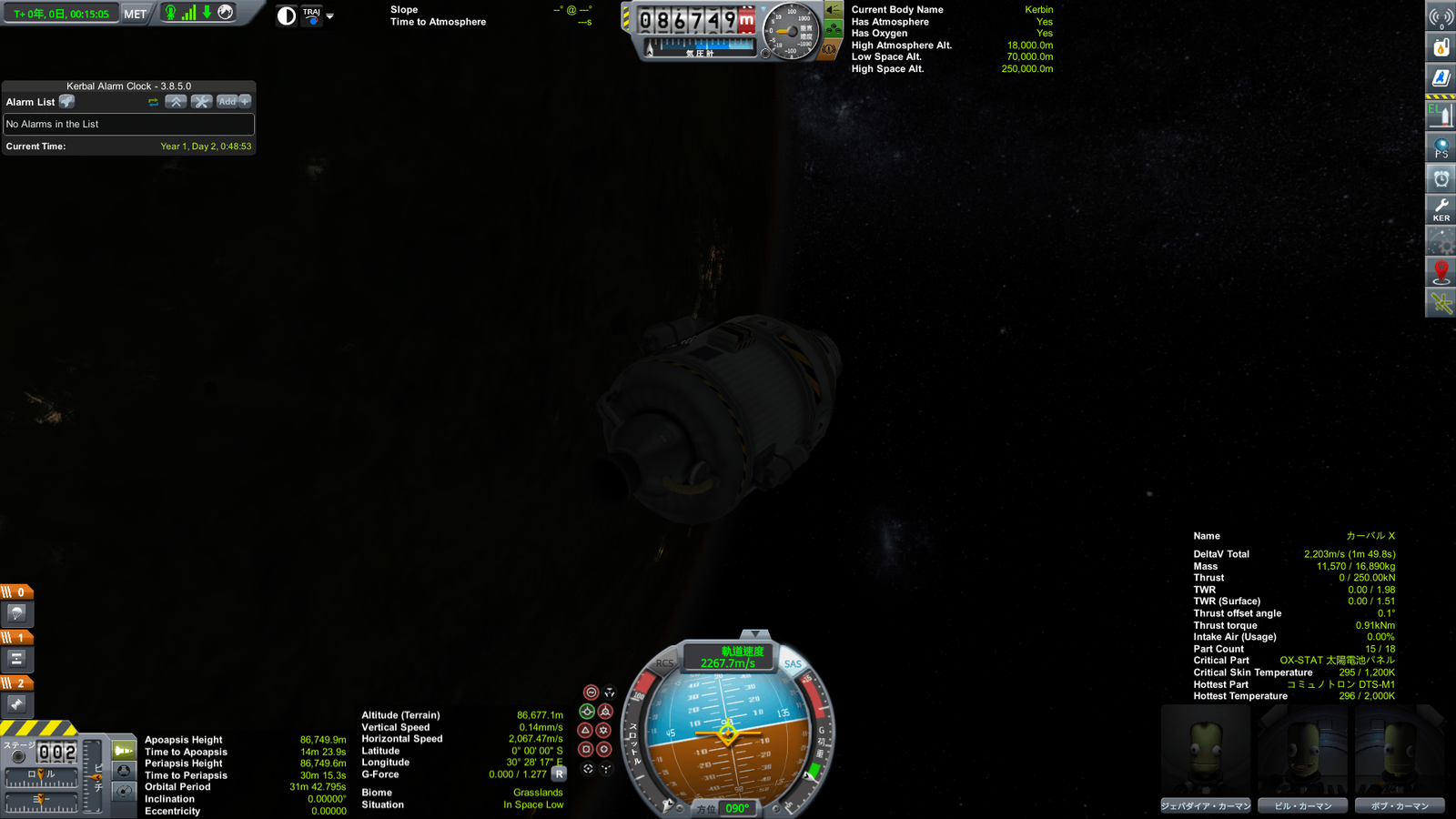The height and width of the screenshot is (819, 1456).
Task: Collapse the Alarm List with the chevron
Action: (176, 101)
